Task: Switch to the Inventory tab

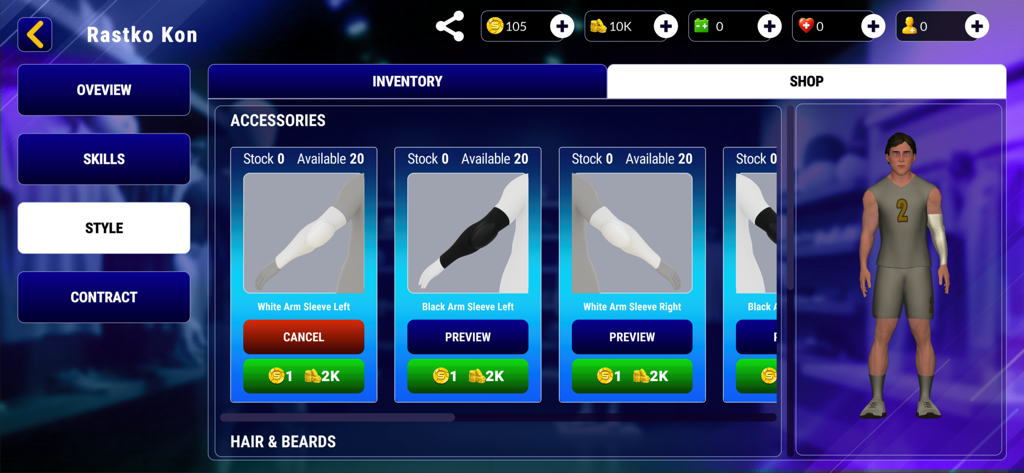Action: click(x=407, y=81)
